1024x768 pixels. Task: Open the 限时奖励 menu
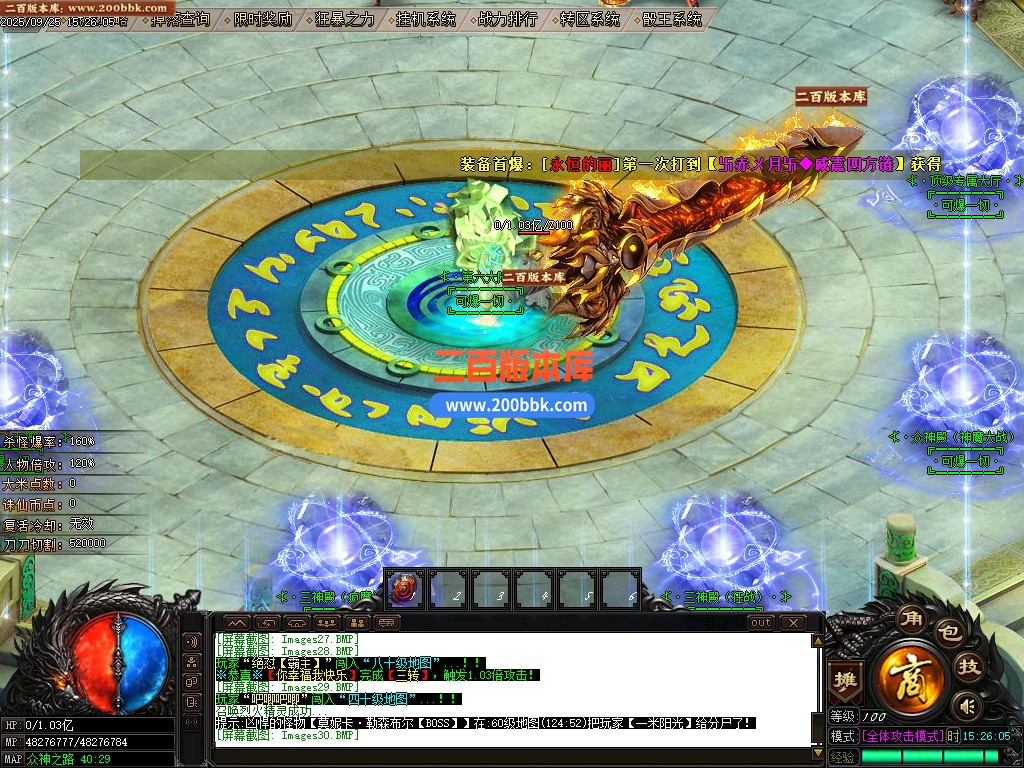point(263,19)
